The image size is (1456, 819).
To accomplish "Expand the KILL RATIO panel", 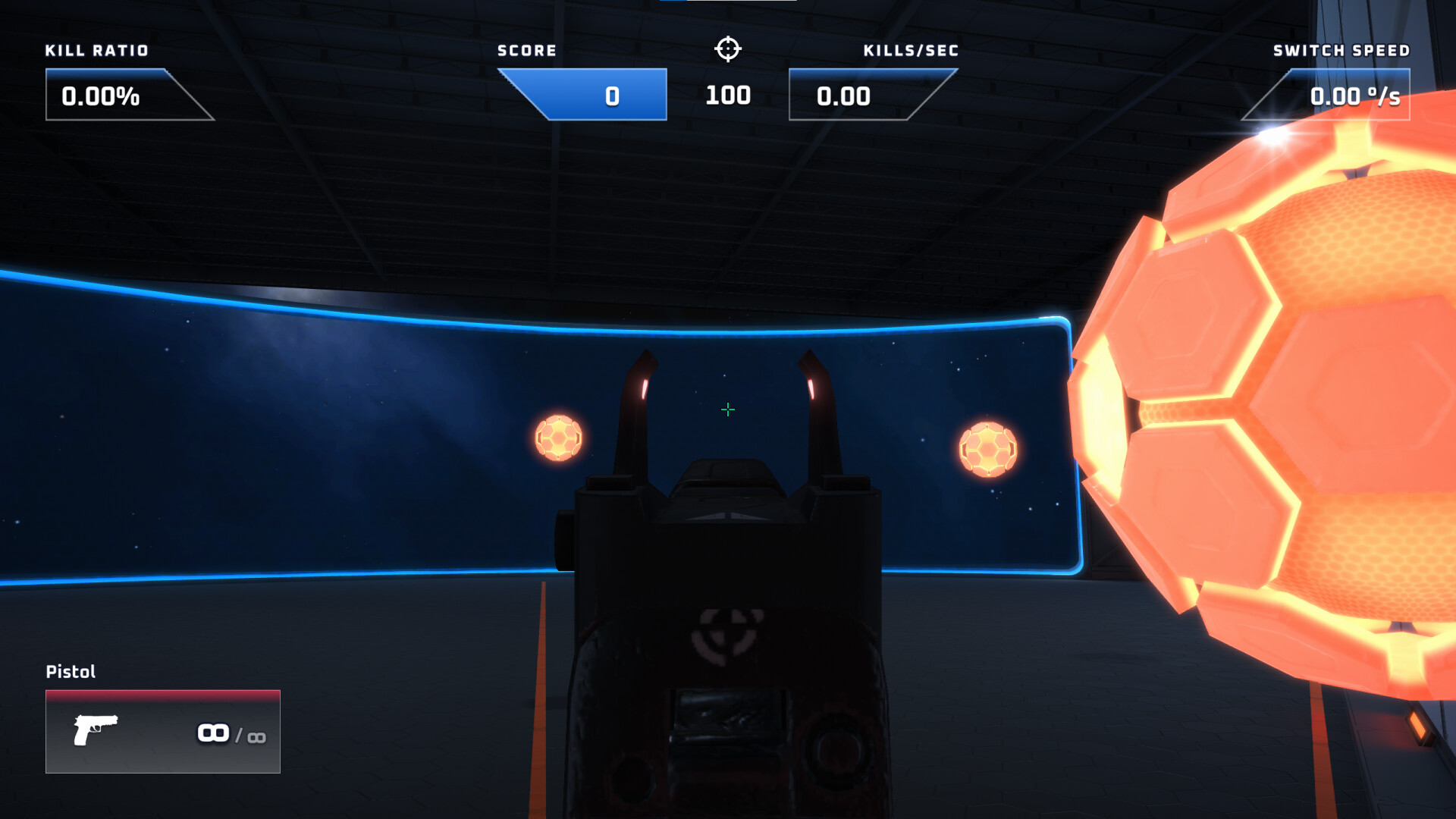I will pyautogui.click(x=129, y=94).
